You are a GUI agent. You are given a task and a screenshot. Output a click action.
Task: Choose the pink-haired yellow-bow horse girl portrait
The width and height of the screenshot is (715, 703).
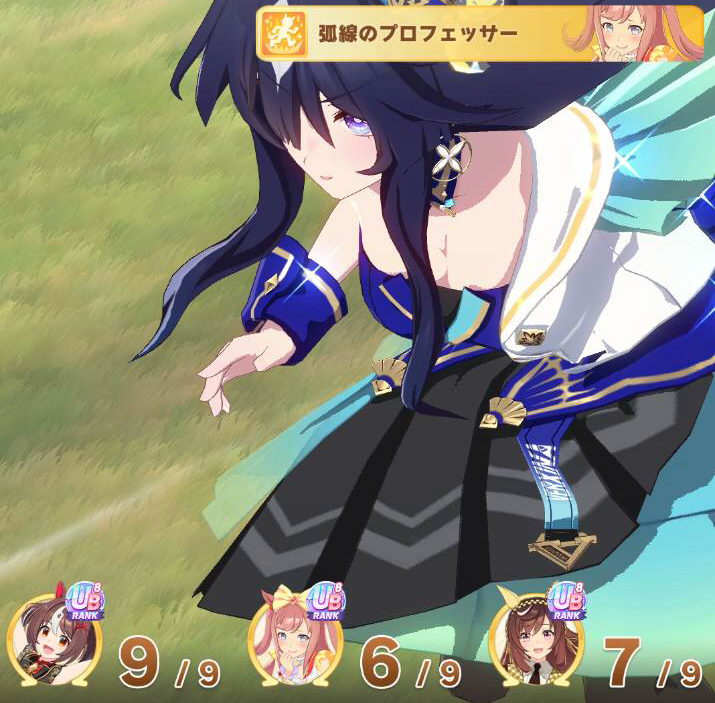coord(293,641)
